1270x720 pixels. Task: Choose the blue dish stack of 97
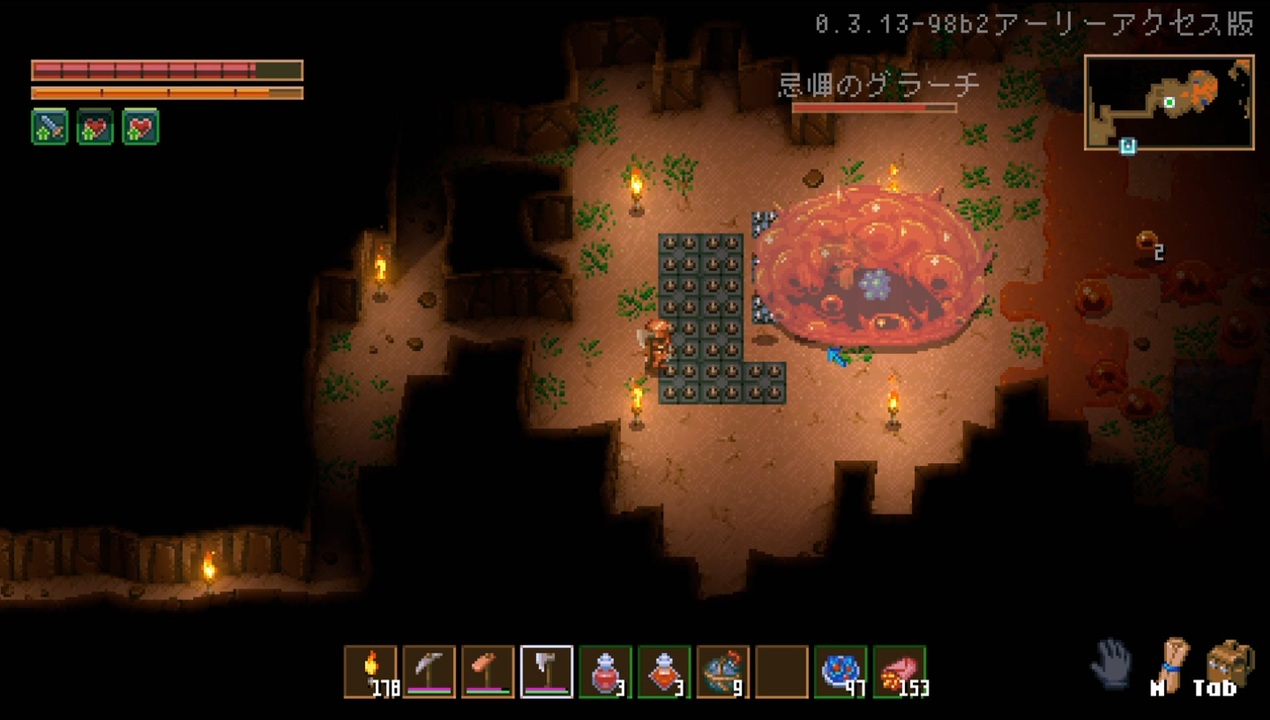click(x=841, y=671)
